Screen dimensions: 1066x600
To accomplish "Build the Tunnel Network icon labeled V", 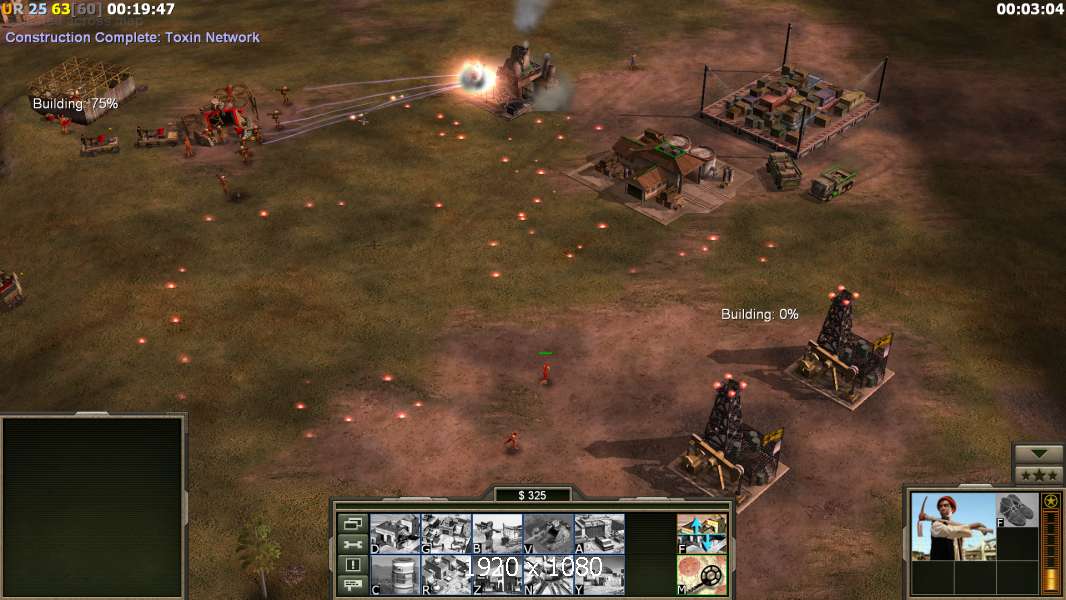I will click(x=548, y=534).
